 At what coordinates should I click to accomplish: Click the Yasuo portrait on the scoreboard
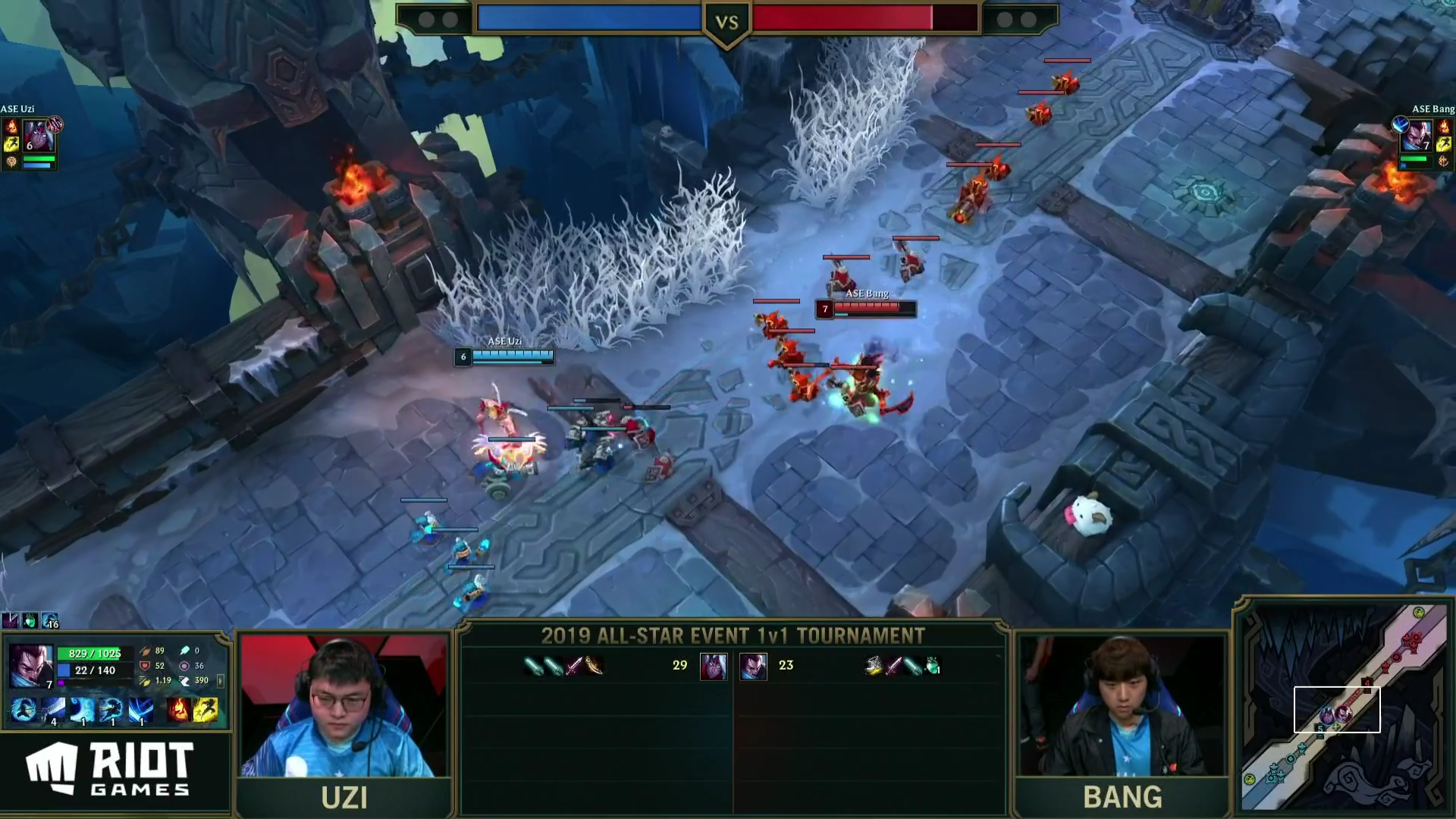[753, 666]
